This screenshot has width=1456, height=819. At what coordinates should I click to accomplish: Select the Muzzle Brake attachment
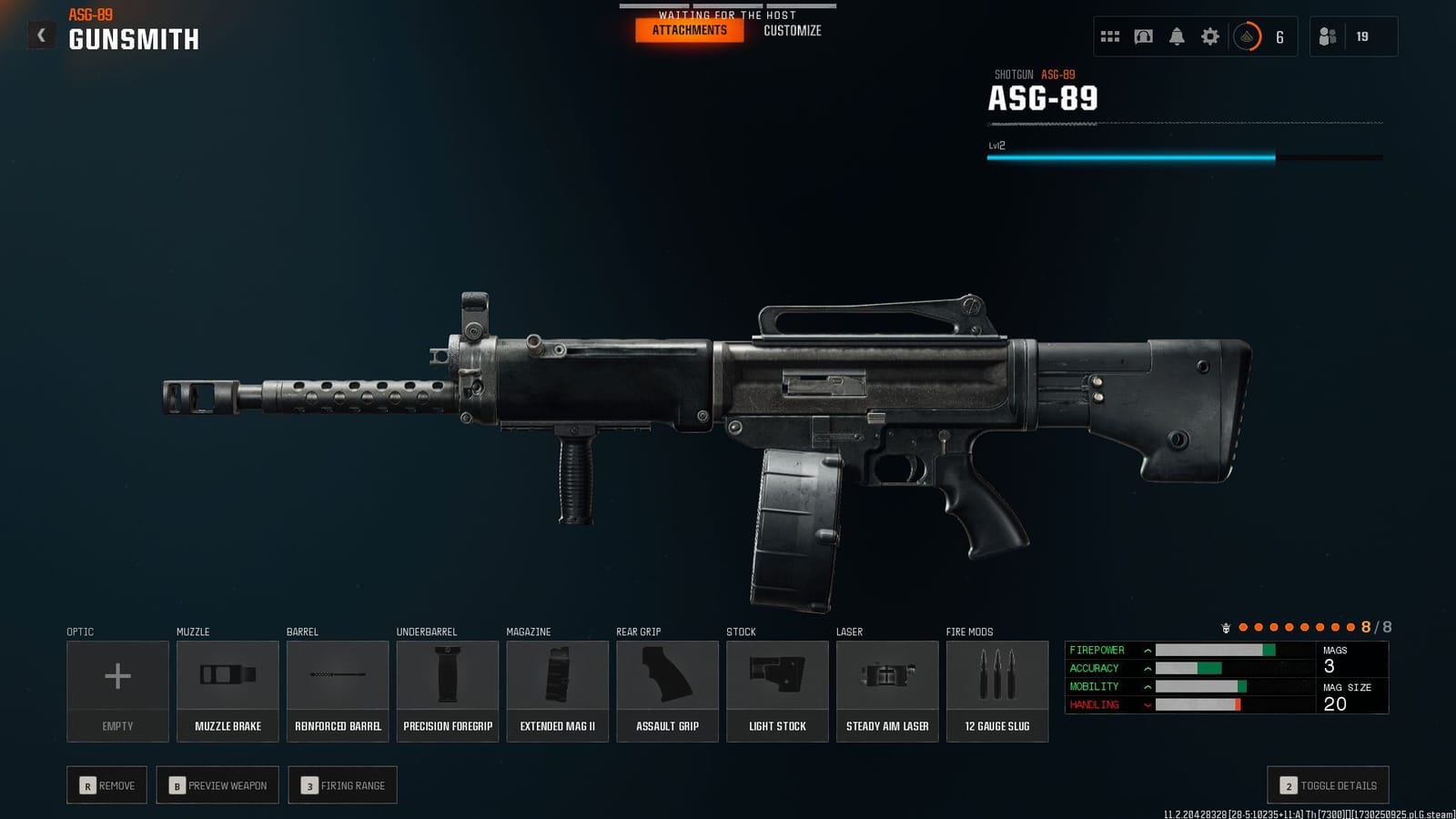pos(227,689)
